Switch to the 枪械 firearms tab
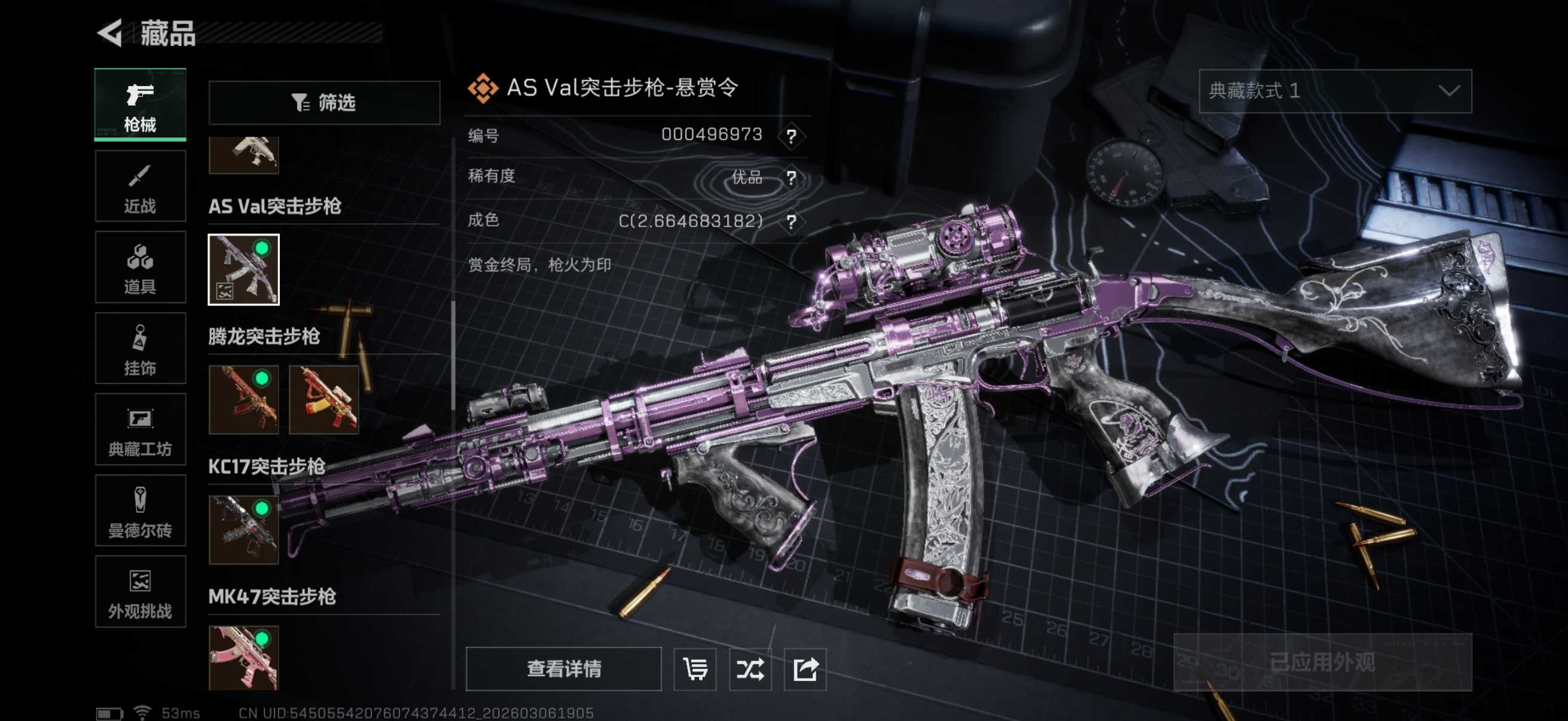 coord(140,105)
